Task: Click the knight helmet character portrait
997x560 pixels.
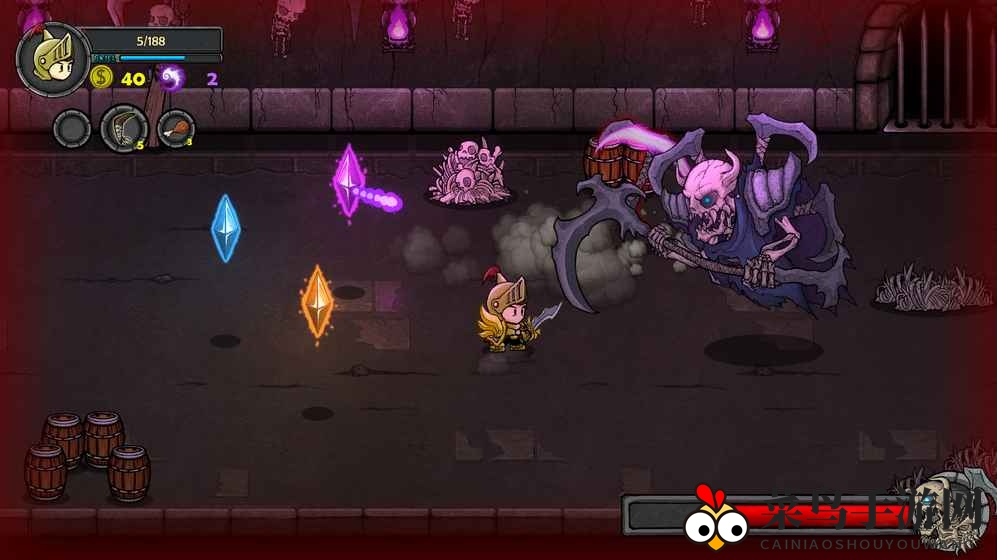Action: click(x=53, y=59)
